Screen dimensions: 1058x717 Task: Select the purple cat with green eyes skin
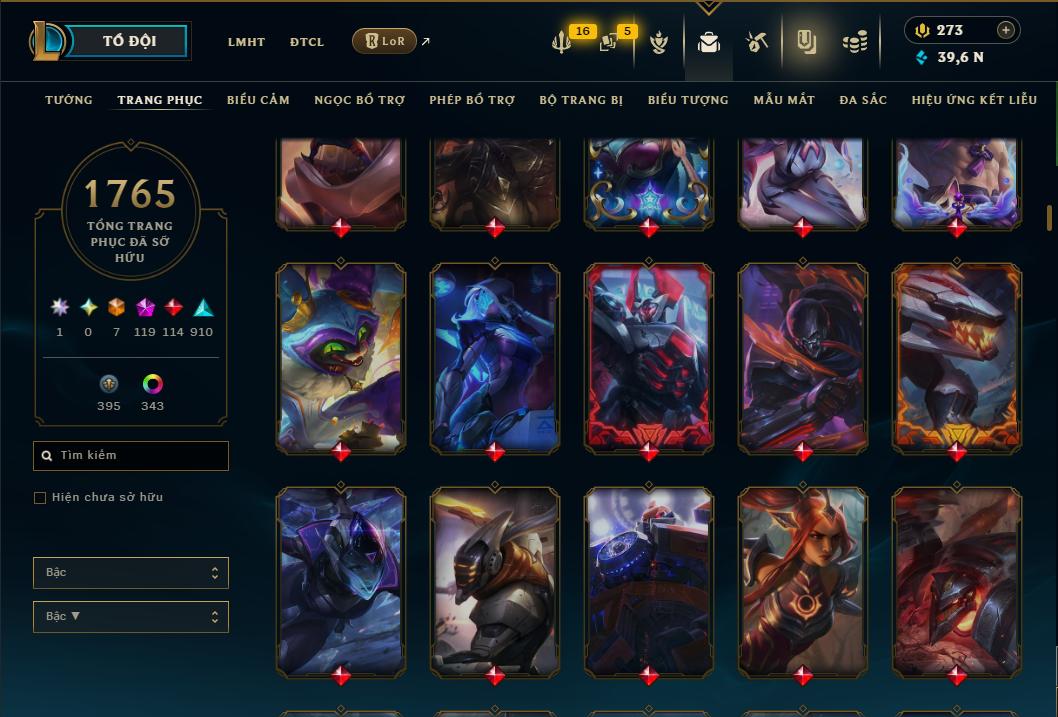[341, 357]
